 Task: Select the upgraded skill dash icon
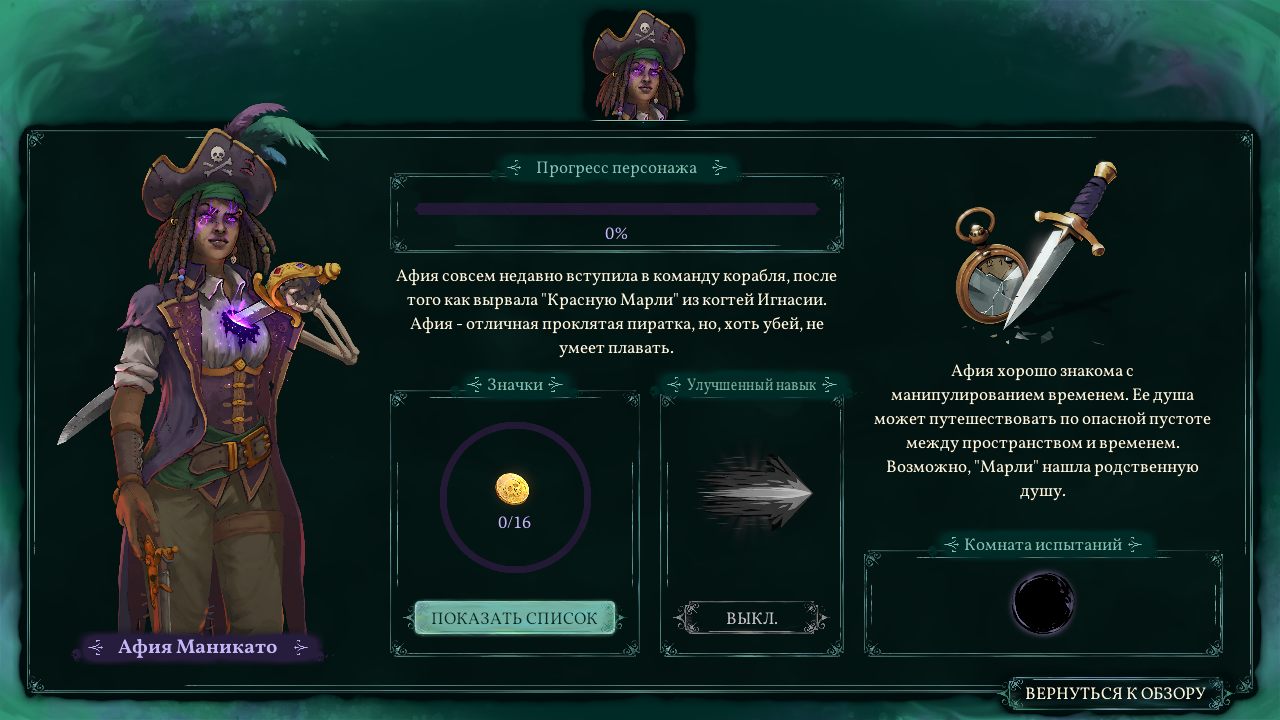[755, 491]
